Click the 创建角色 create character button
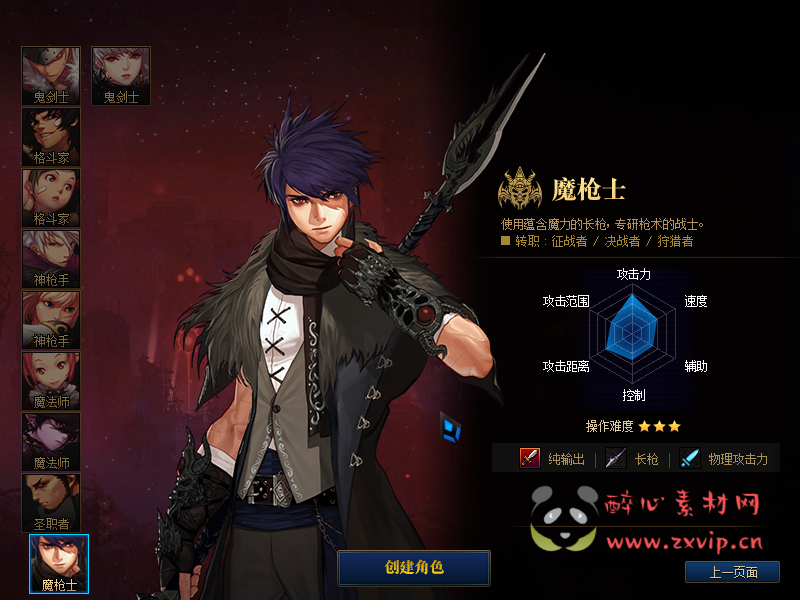 coord(414,568)
